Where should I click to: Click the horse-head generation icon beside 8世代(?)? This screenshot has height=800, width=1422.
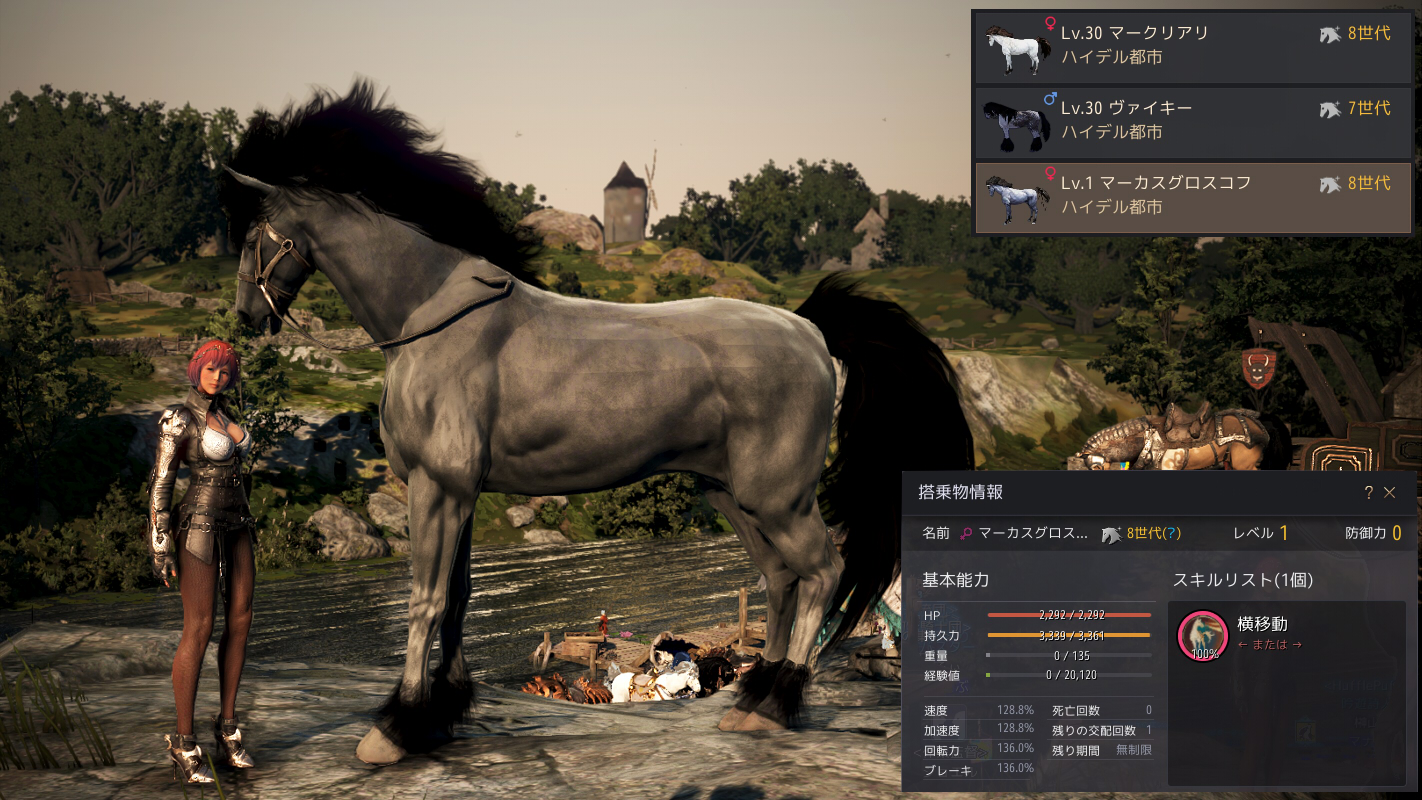[x=1111, y=535]
